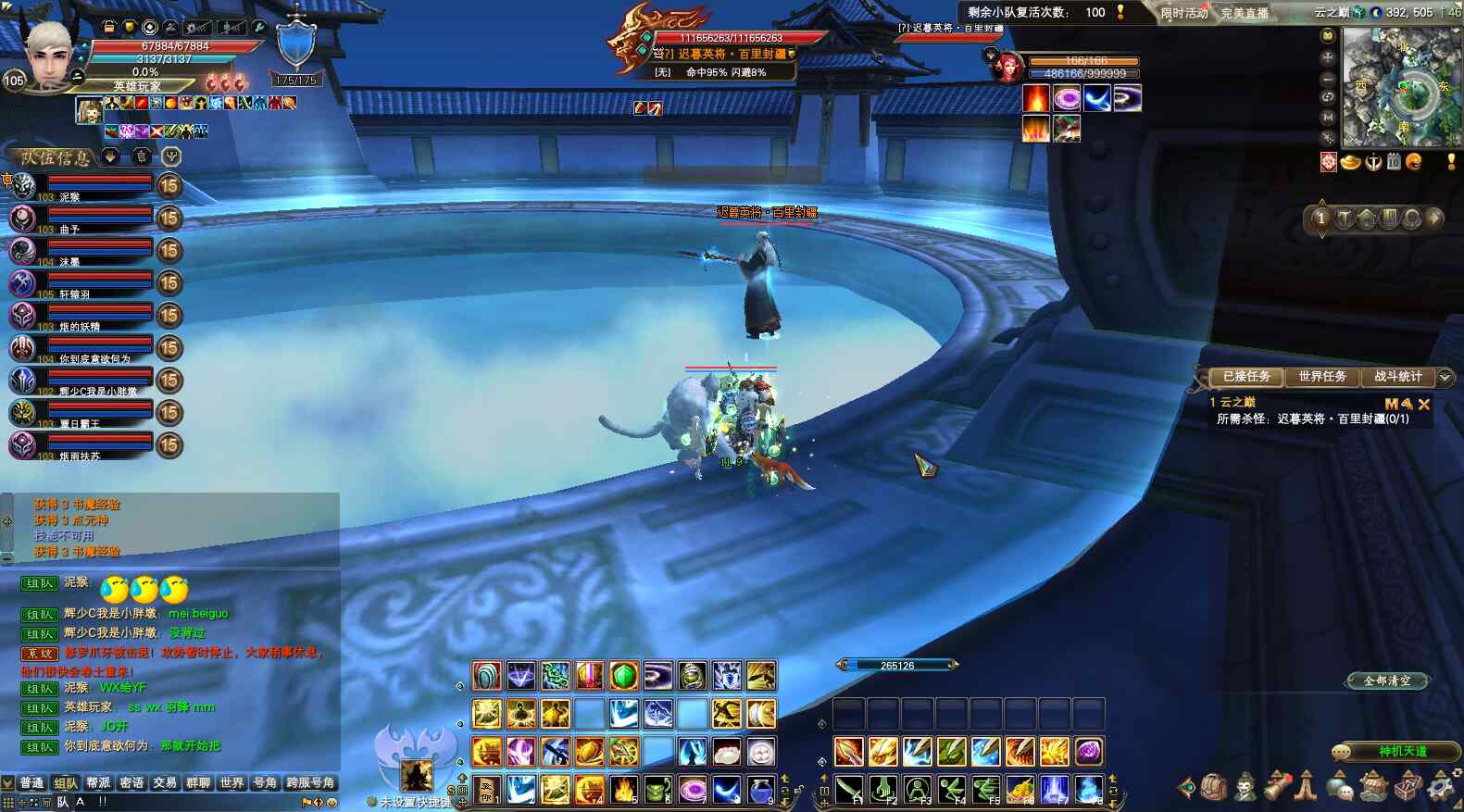This screenshot has width=1464, height=812.
Task: Select the 帮派 guild chat tab
Action: tap(98, 783)
